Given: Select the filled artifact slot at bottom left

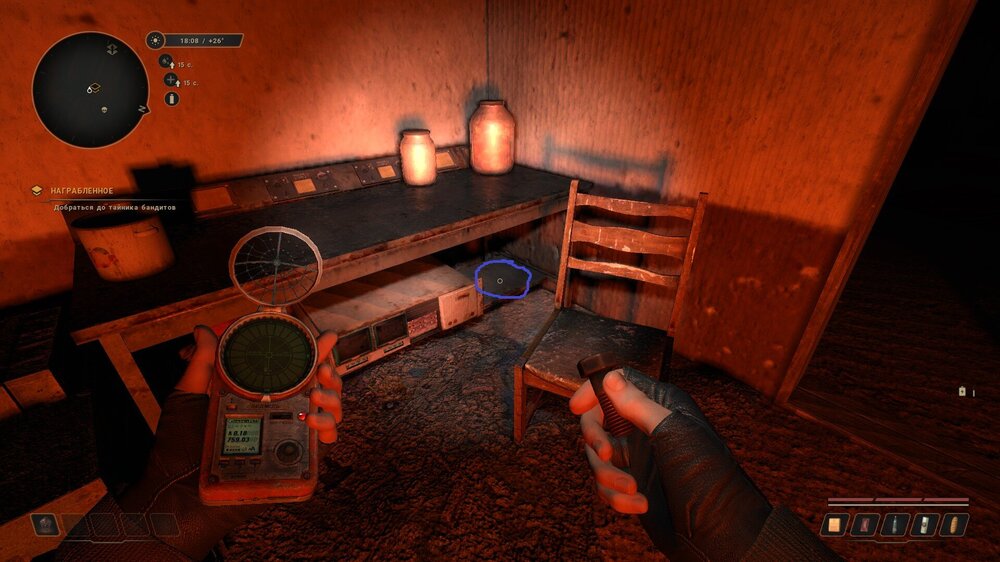Looking at the screenshot, I should pos(46,524).
